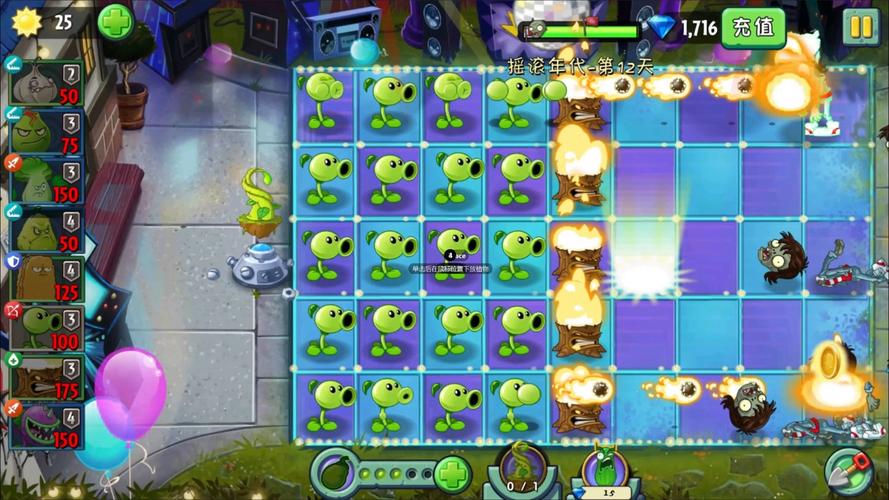Choose the Peashooter seed packet
This screenshot has height=500, width=889.
[45, 326]
